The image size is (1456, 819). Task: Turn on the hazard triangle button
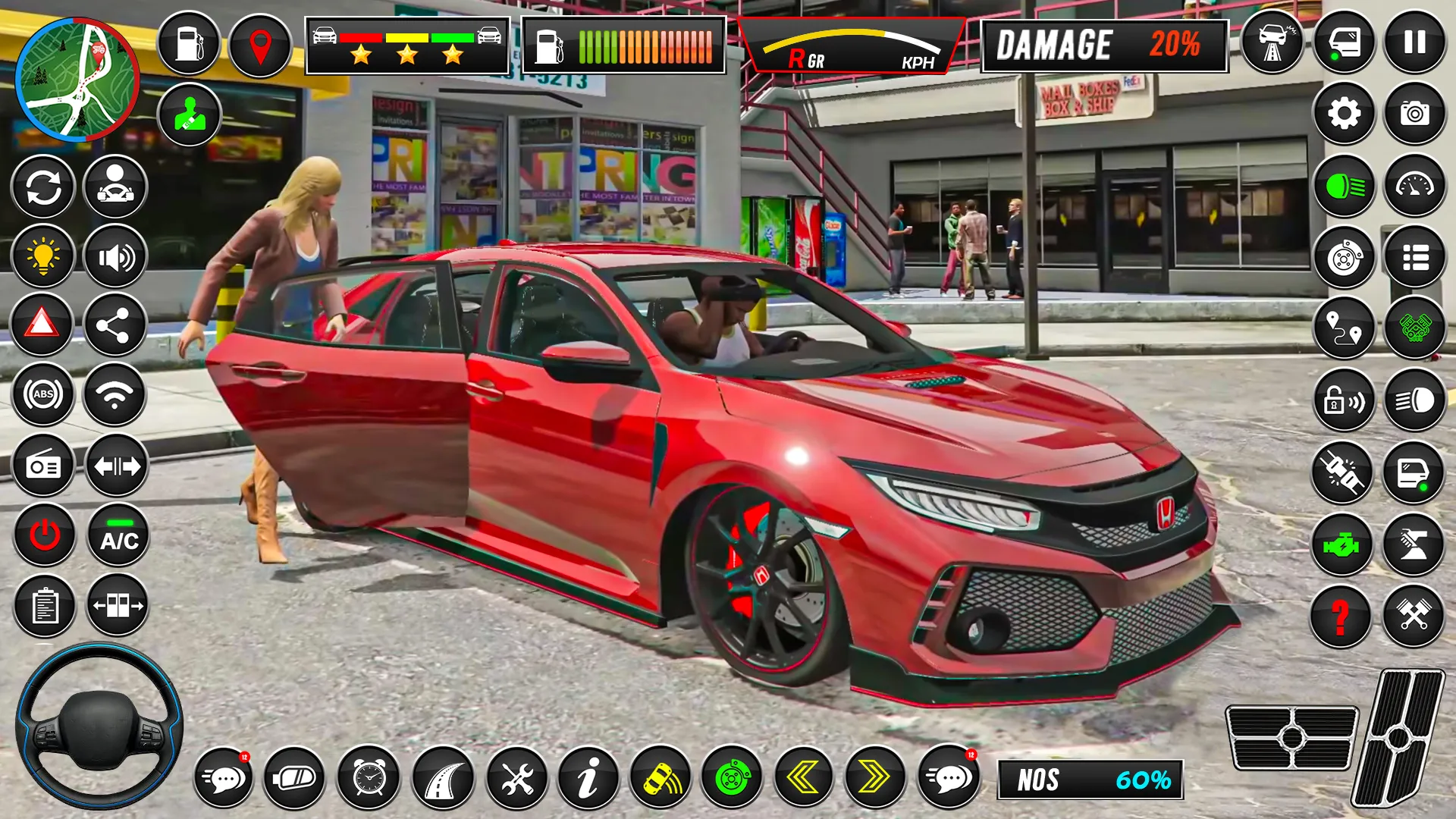point(42,325)
